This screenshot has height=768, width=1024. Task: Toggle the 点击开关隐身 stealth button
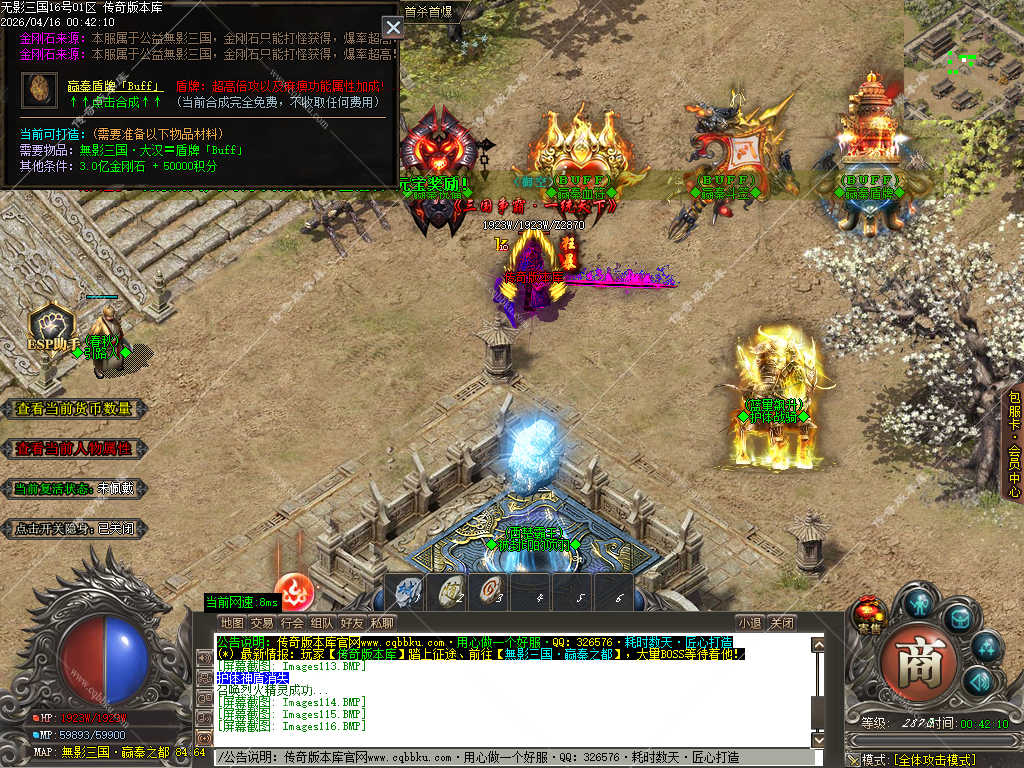coord(75,529)
